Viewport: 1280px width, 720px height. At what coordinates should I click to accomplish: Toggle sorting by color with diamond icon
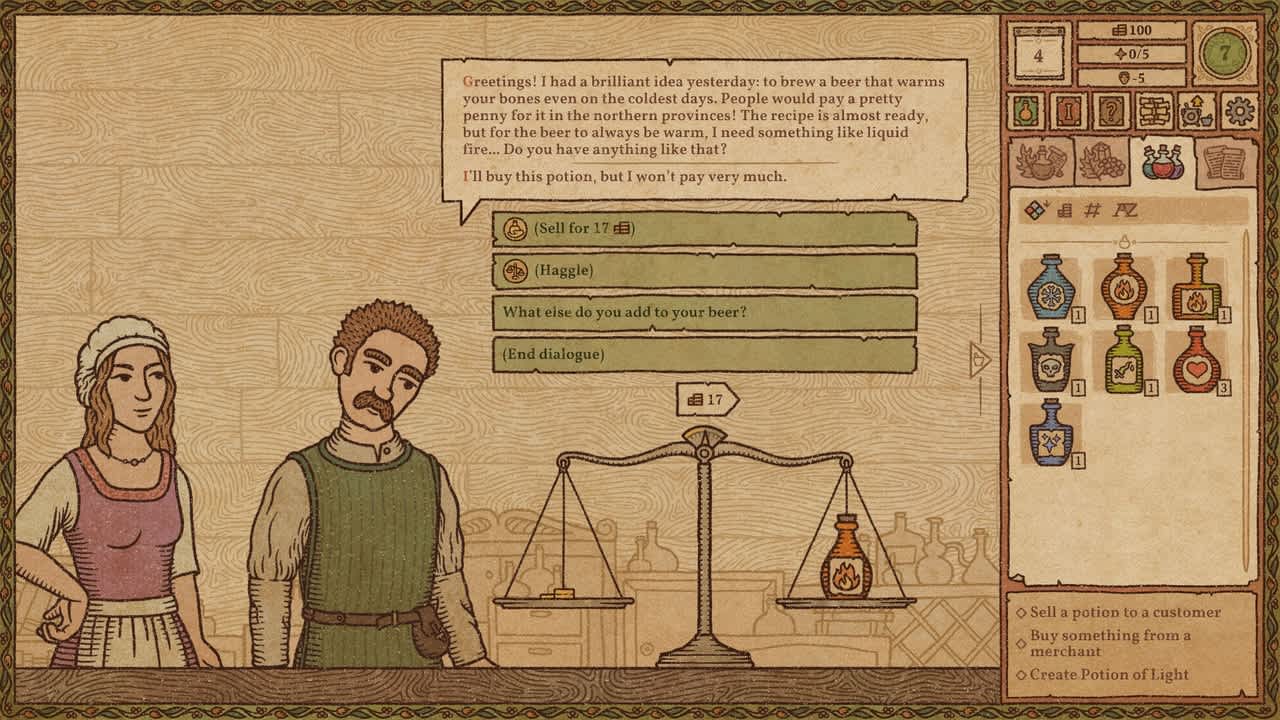(x=1034, y=208)
